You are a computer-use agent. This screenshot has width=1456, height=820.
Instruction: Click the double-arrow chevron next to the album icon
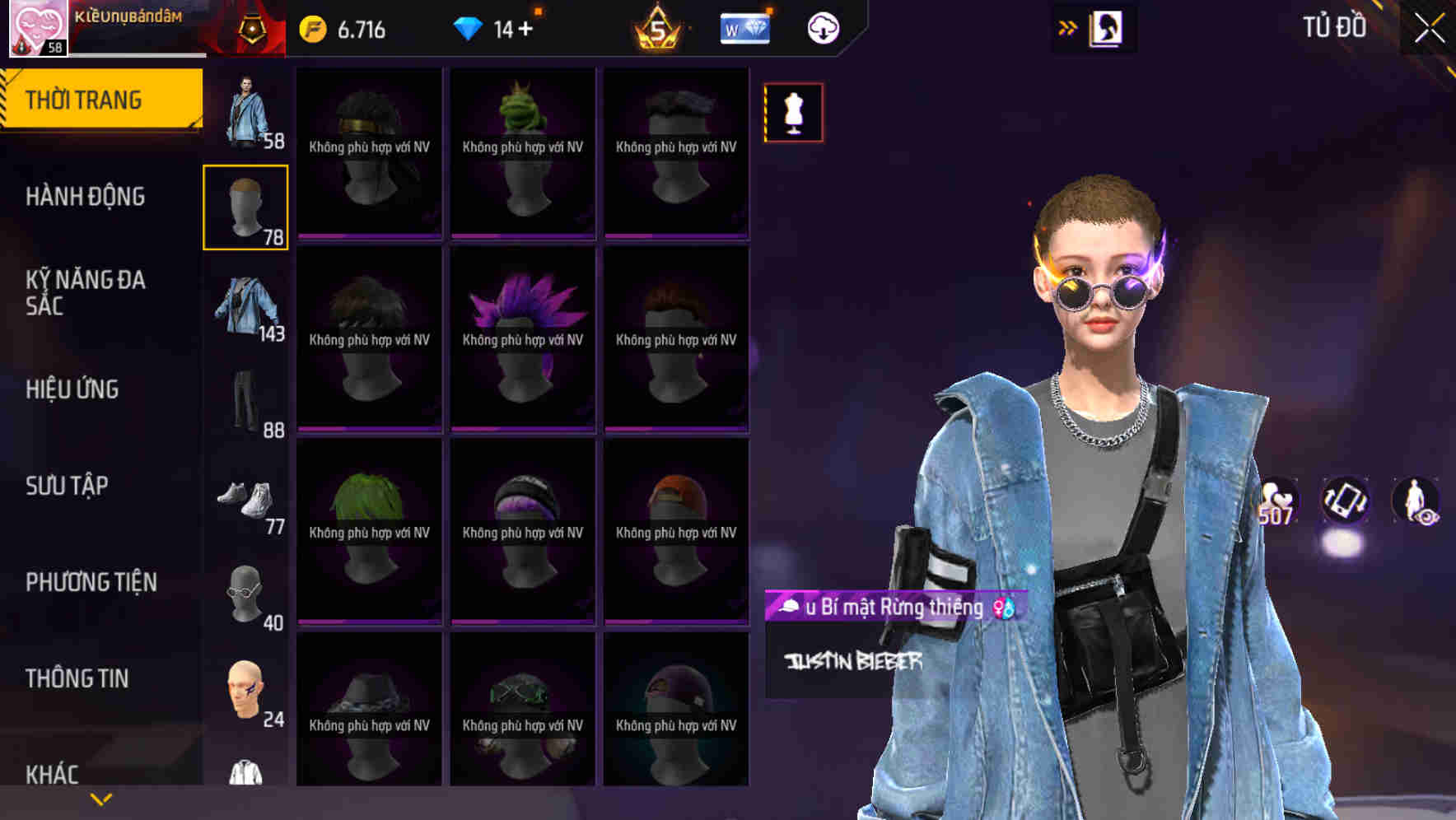coord(1068,26)
